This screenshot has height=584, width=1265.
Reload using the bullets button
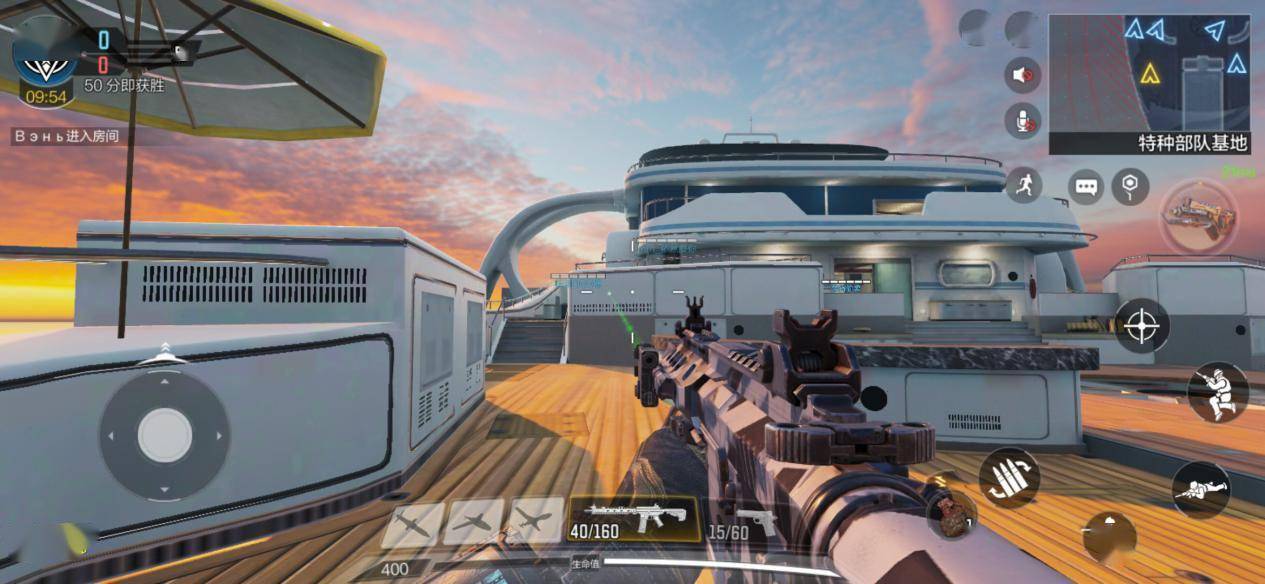coord(1008,477)
